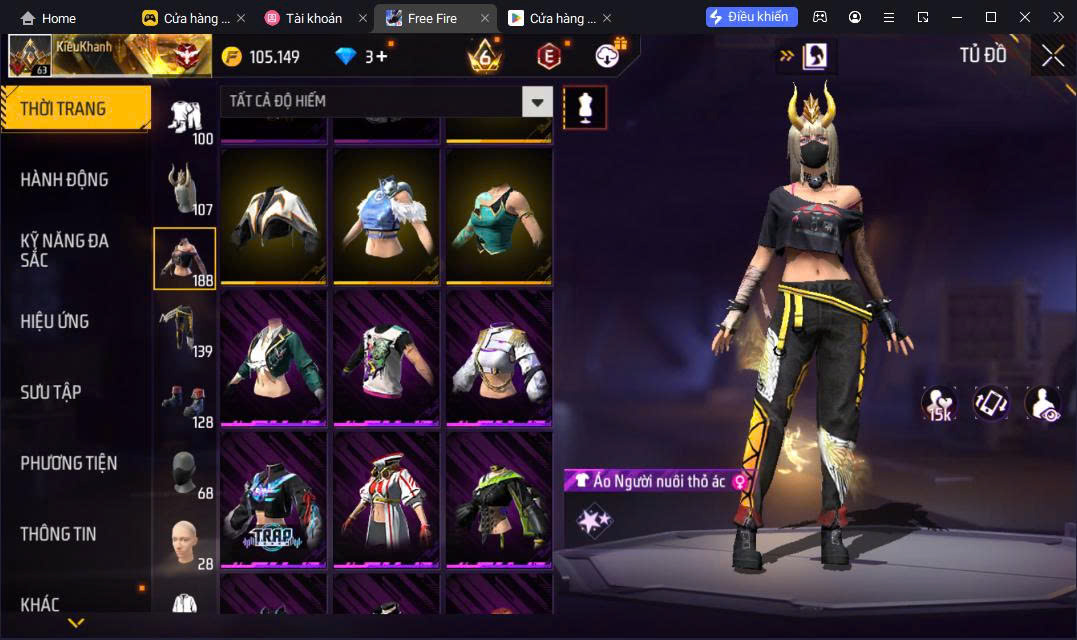
Task: Open the Sưu Tập tab
Action: tap(51, 392)
